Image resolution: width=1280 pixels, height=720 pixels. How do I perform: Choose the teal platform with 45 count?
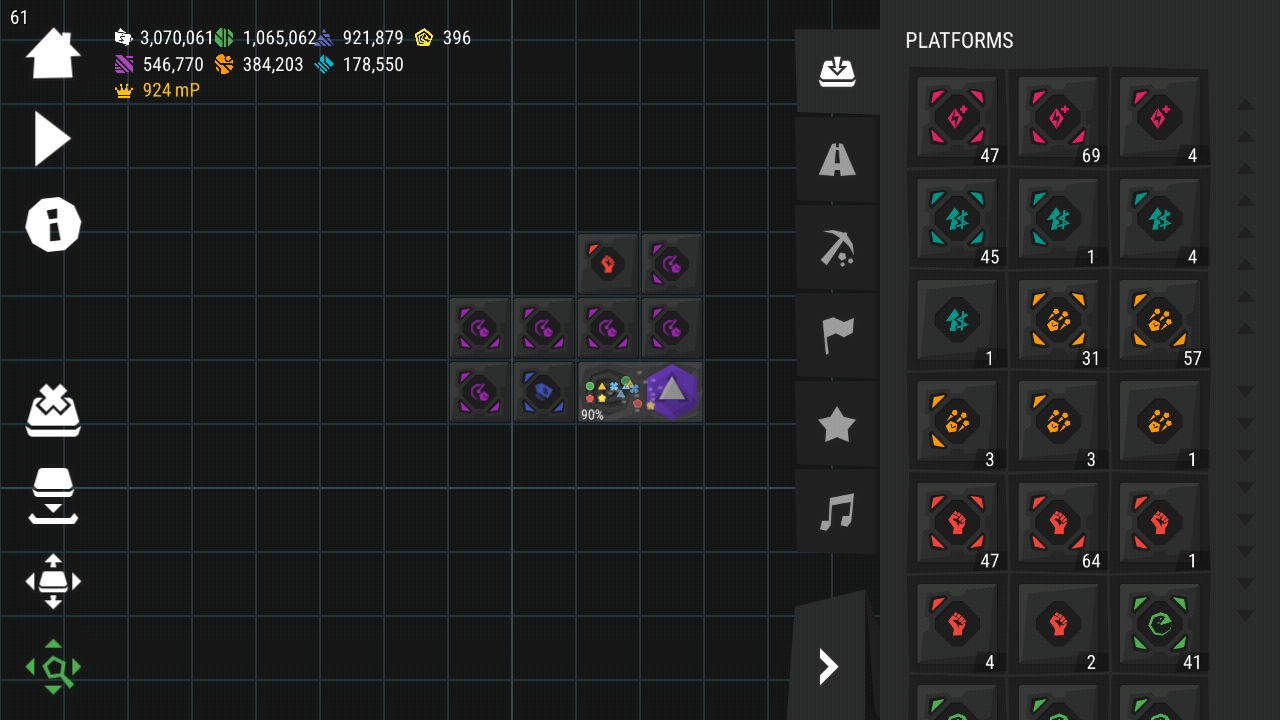pyautogui.click(x=957, y=219)
